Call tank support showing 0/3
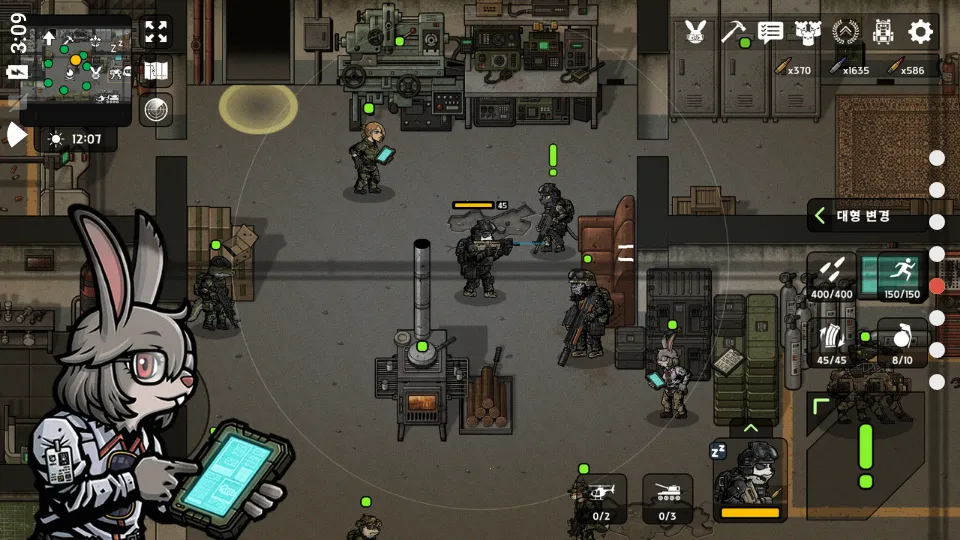 [x=667, y=499]
